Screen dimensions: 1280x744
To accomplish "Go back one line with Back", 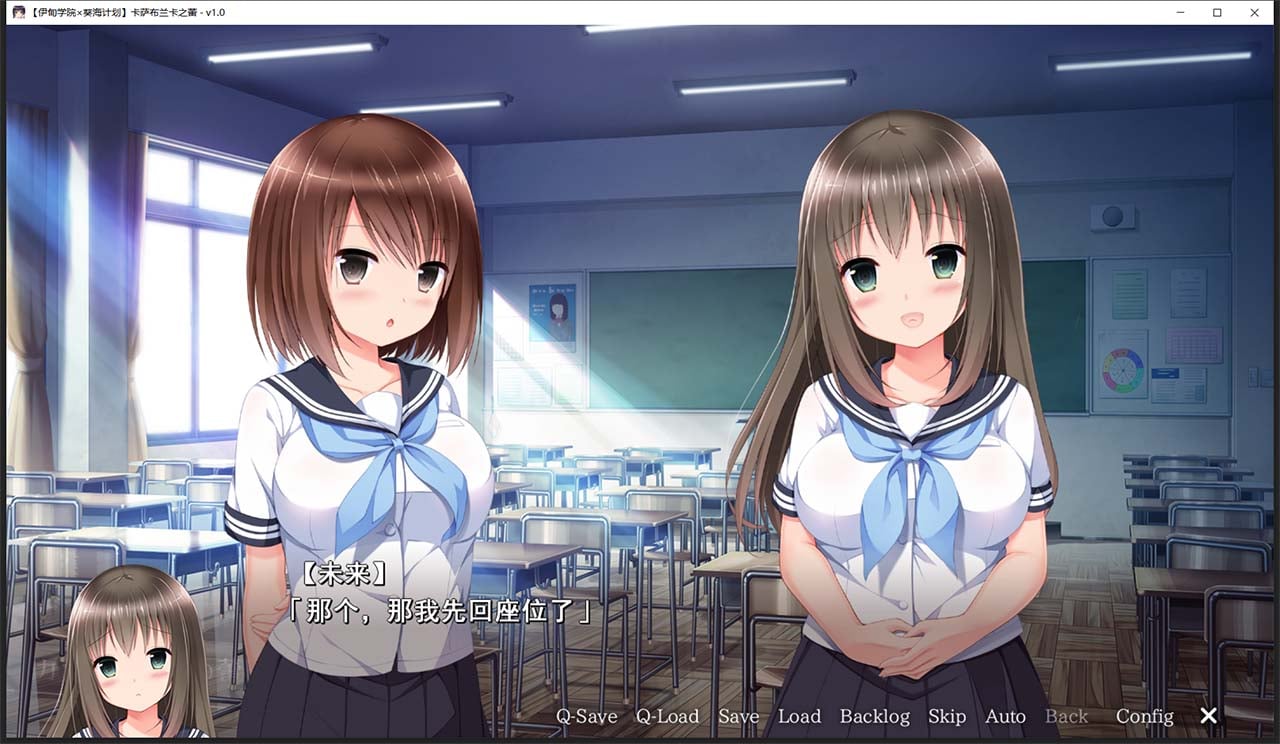I will (1066, 716).
